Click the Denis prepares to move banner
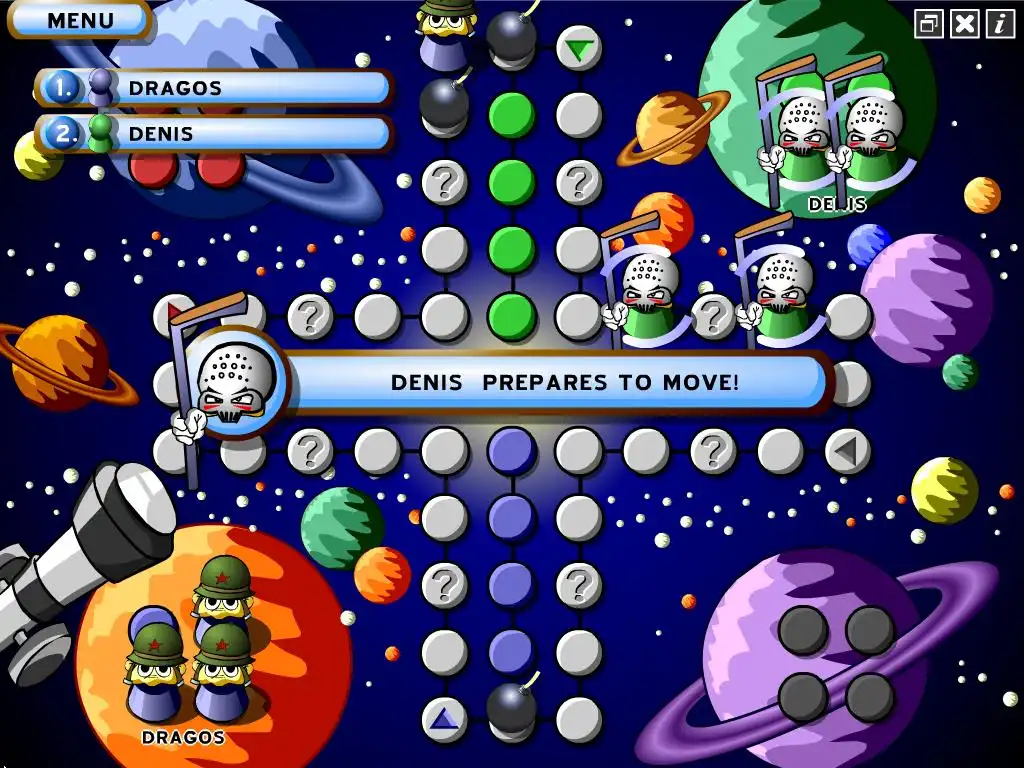The image size is (1024, 768). 564,382
